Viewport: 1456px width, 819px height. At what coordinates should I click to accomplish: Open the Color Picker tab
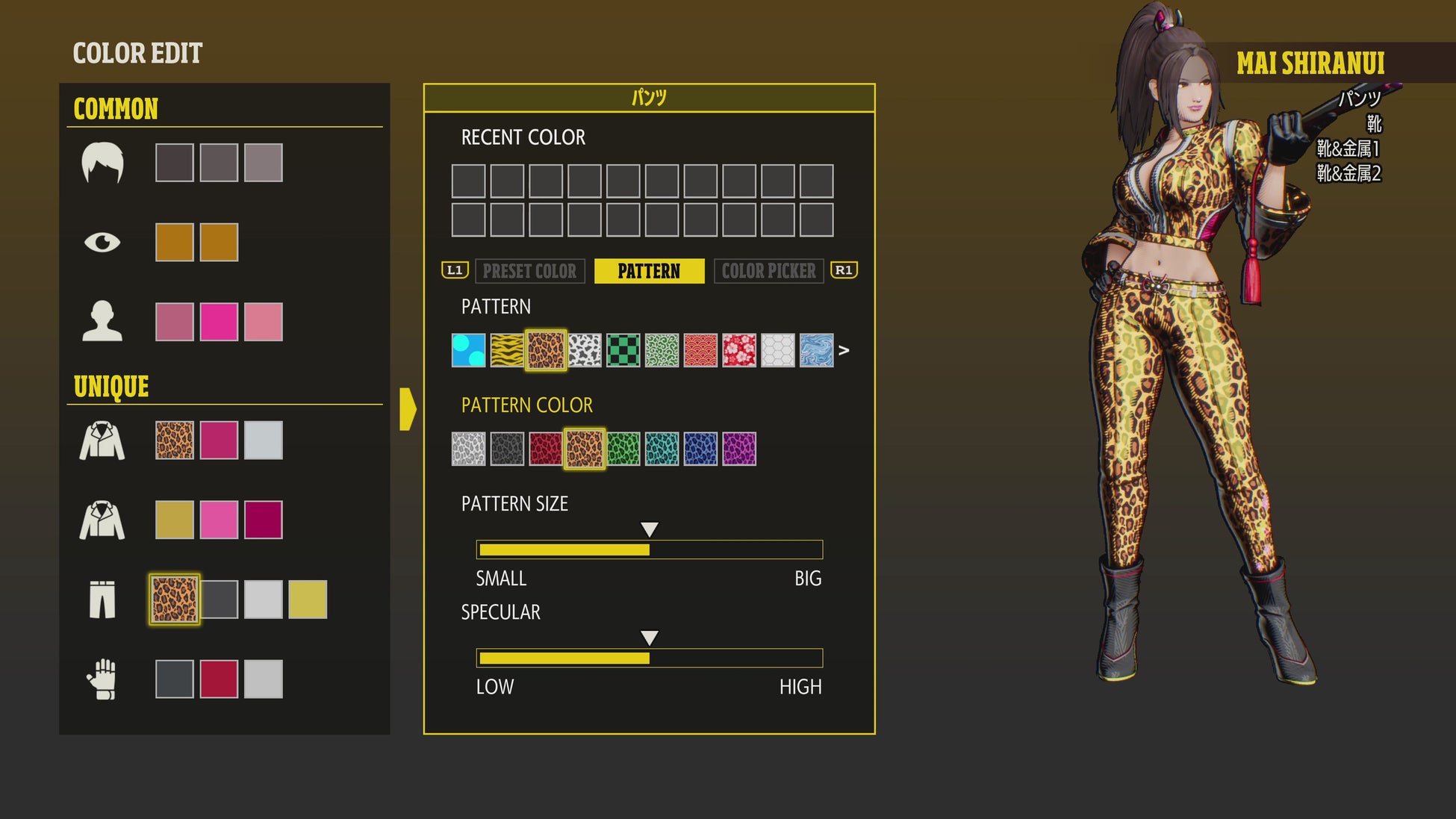click(768, 271)
